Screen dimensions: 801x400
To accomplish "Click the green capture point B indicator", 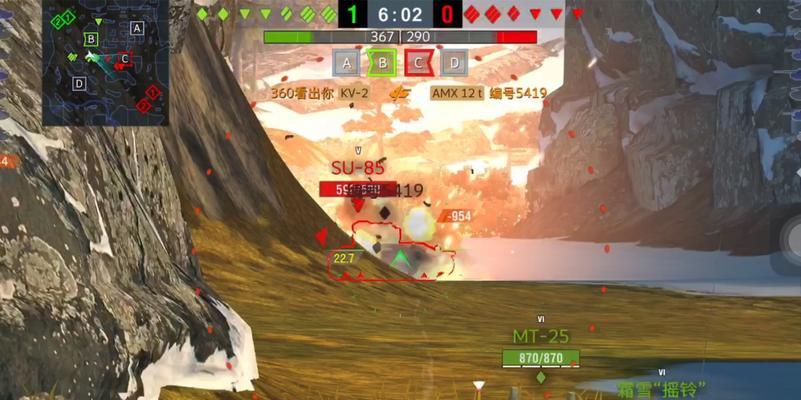I will point(382,64).
